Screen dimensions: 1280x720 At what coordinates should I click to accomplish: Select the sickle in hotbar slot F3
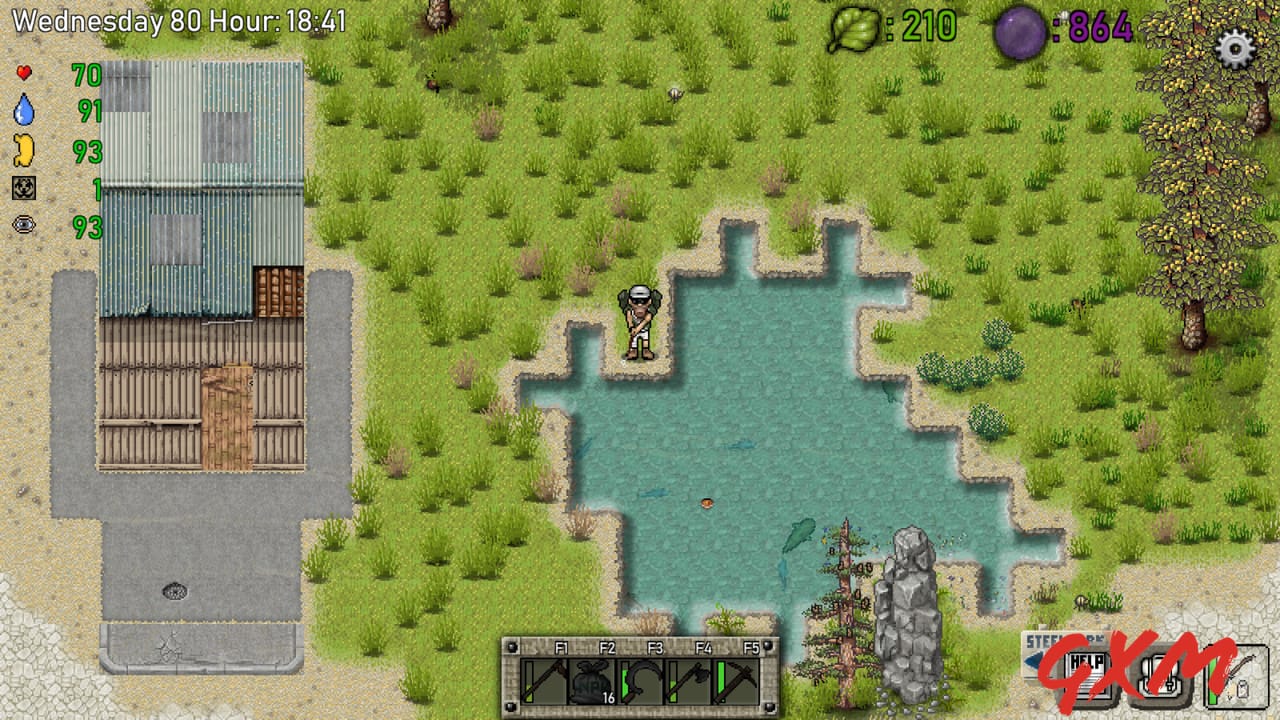639,681
